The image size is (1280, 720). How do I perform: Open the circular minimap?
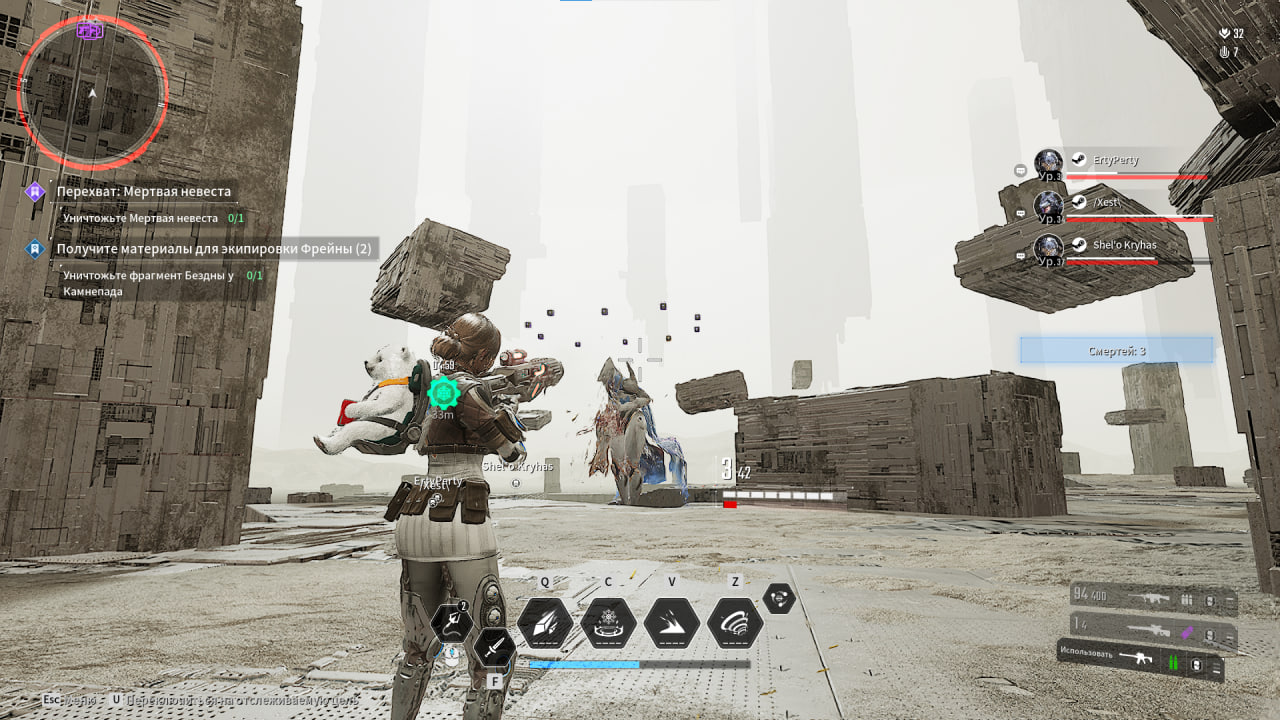(x=92, y=92)
